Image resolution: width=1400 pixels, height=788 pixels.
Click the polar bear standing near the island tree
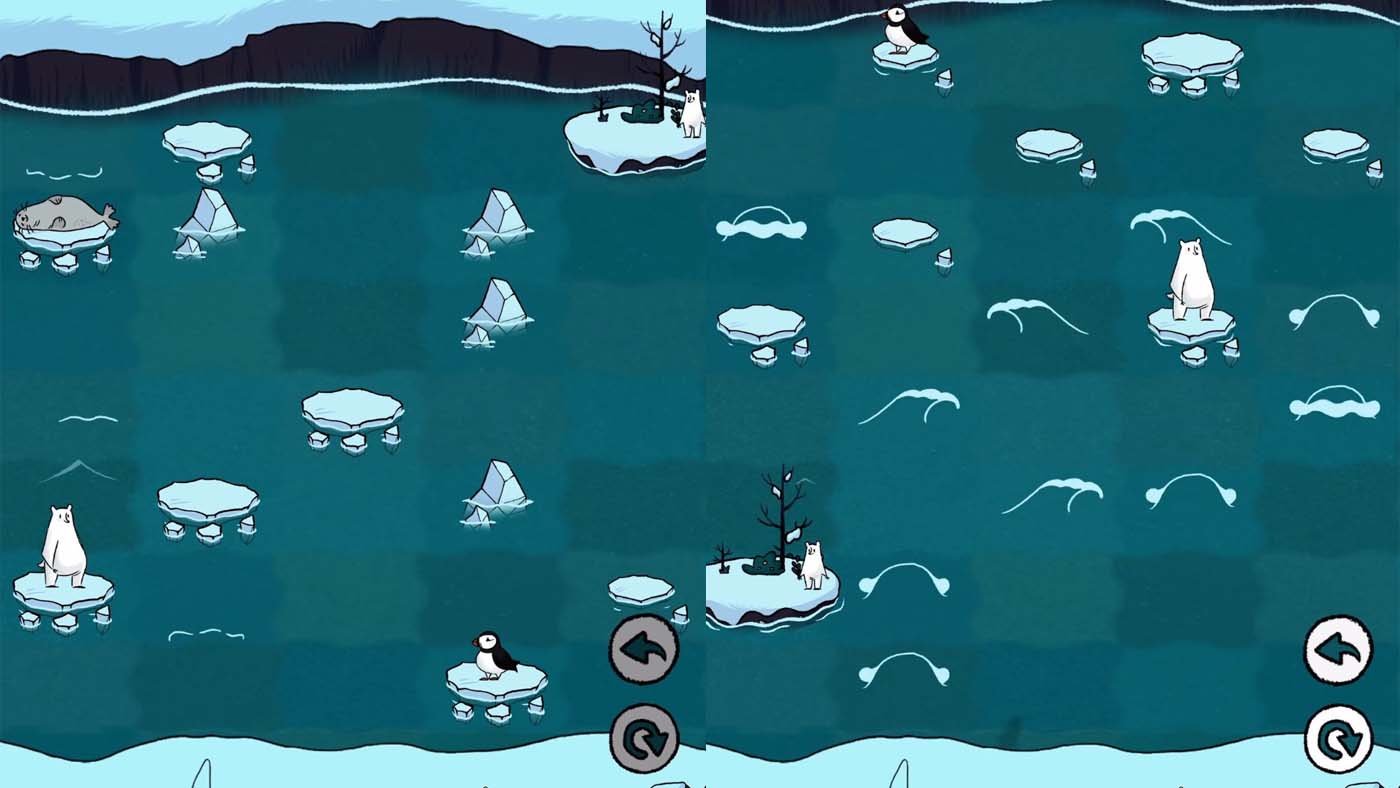[x=812, y=565]
